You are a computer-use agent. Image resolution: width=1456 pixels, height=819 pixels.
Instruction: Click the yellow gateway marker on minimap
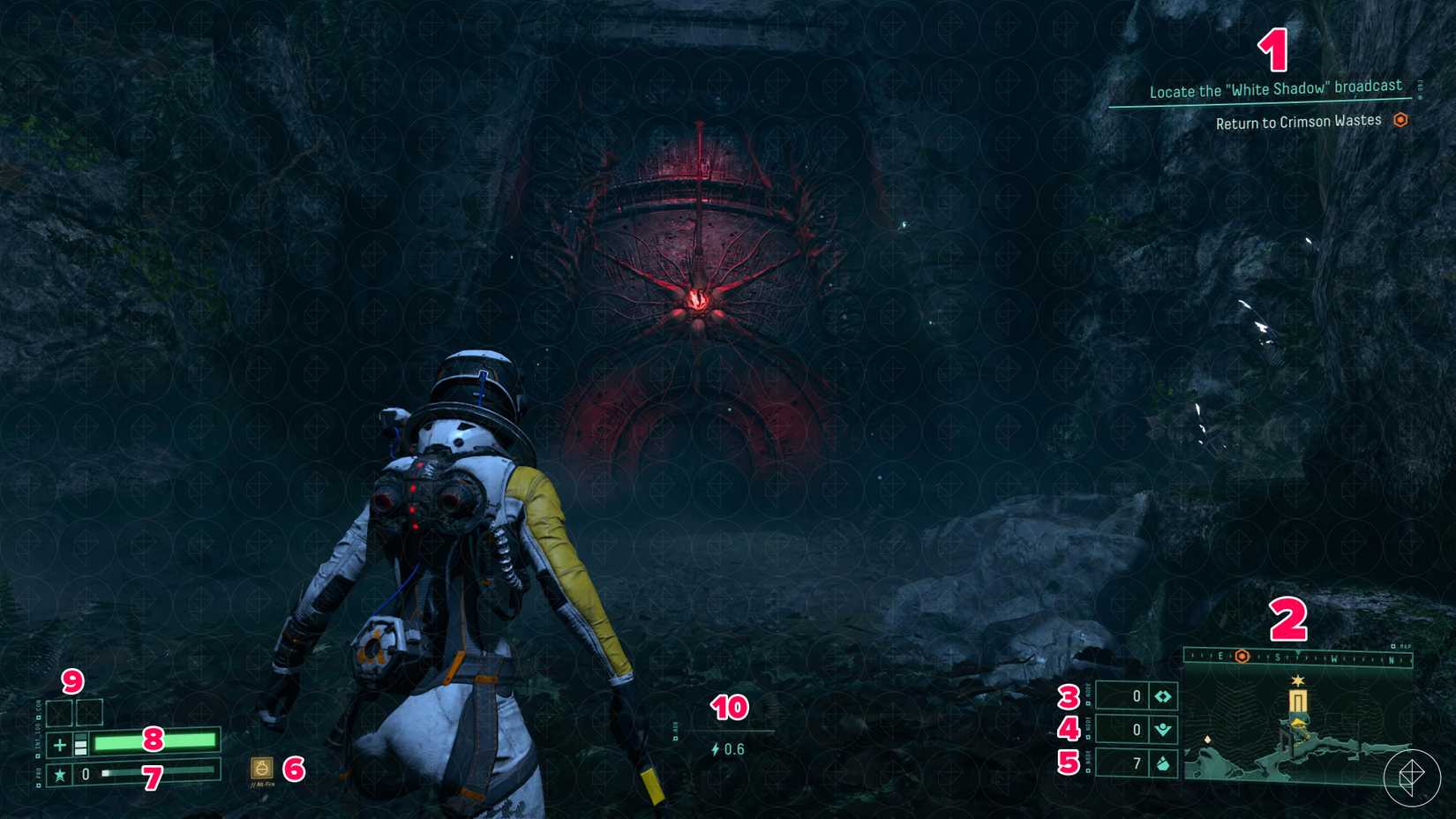point(1298,701)
